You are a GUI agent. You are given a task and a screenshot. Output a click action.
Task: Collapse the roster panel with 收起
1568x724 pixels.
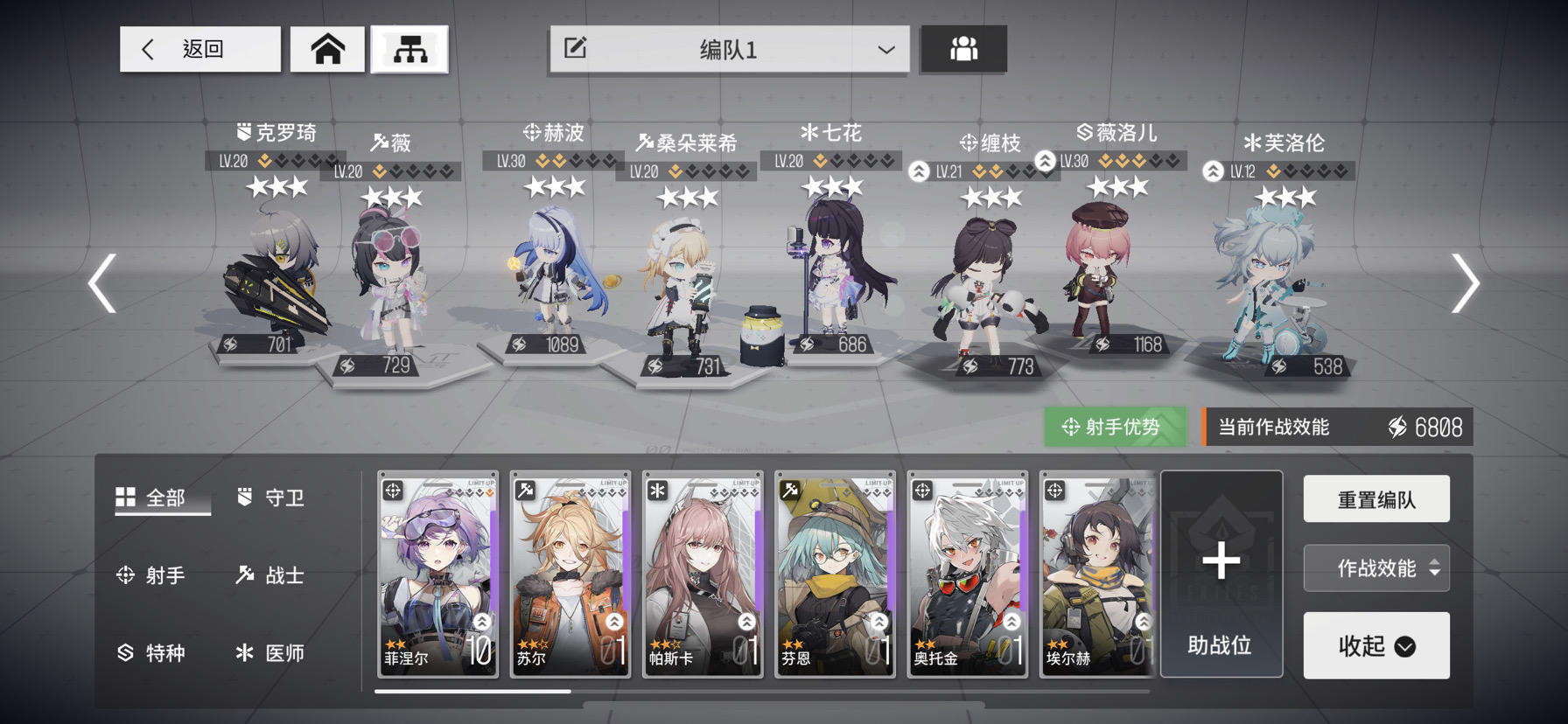tap(1376, 645)
